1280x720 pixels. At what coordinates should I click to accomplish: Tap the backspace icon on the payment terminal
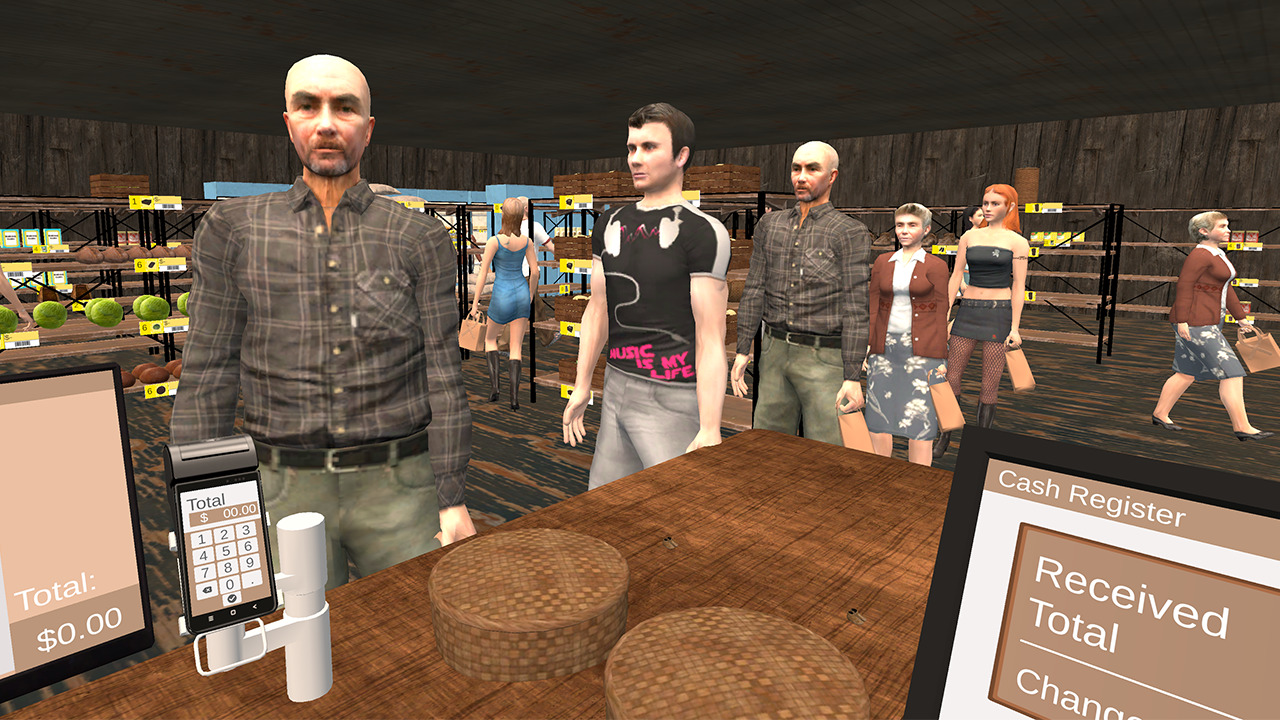click(x=208, y=590)
